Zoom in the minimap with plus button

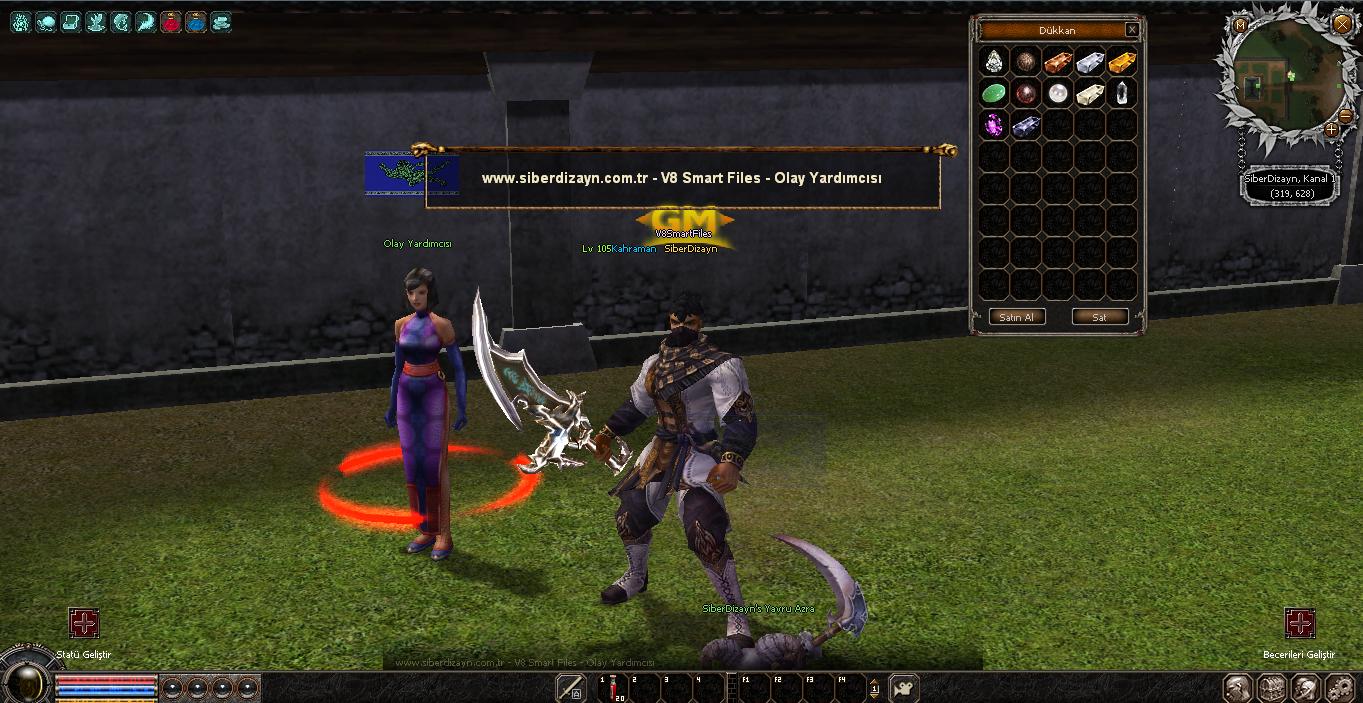tap(1331, 129)
